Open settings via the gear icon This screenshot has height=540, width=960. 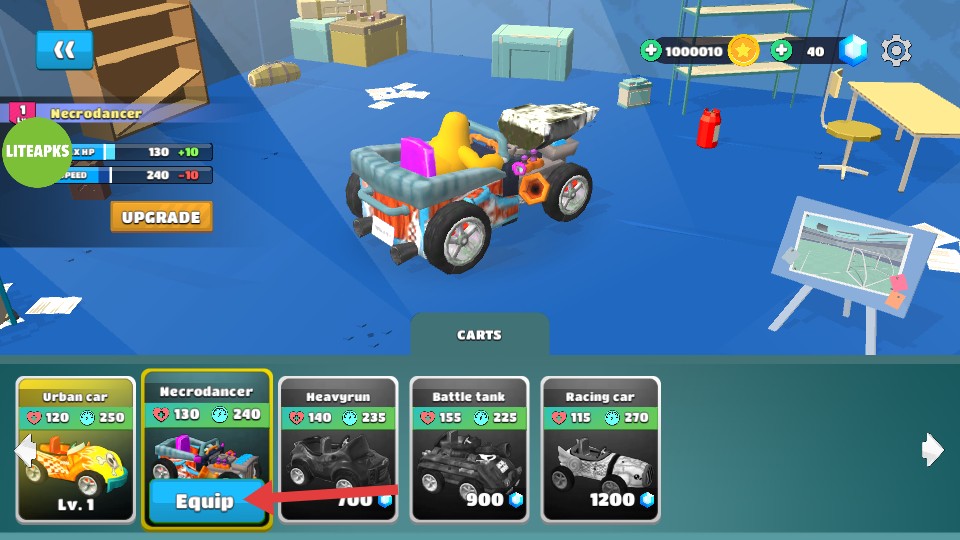pyautogui.click(x=896, y=50)
